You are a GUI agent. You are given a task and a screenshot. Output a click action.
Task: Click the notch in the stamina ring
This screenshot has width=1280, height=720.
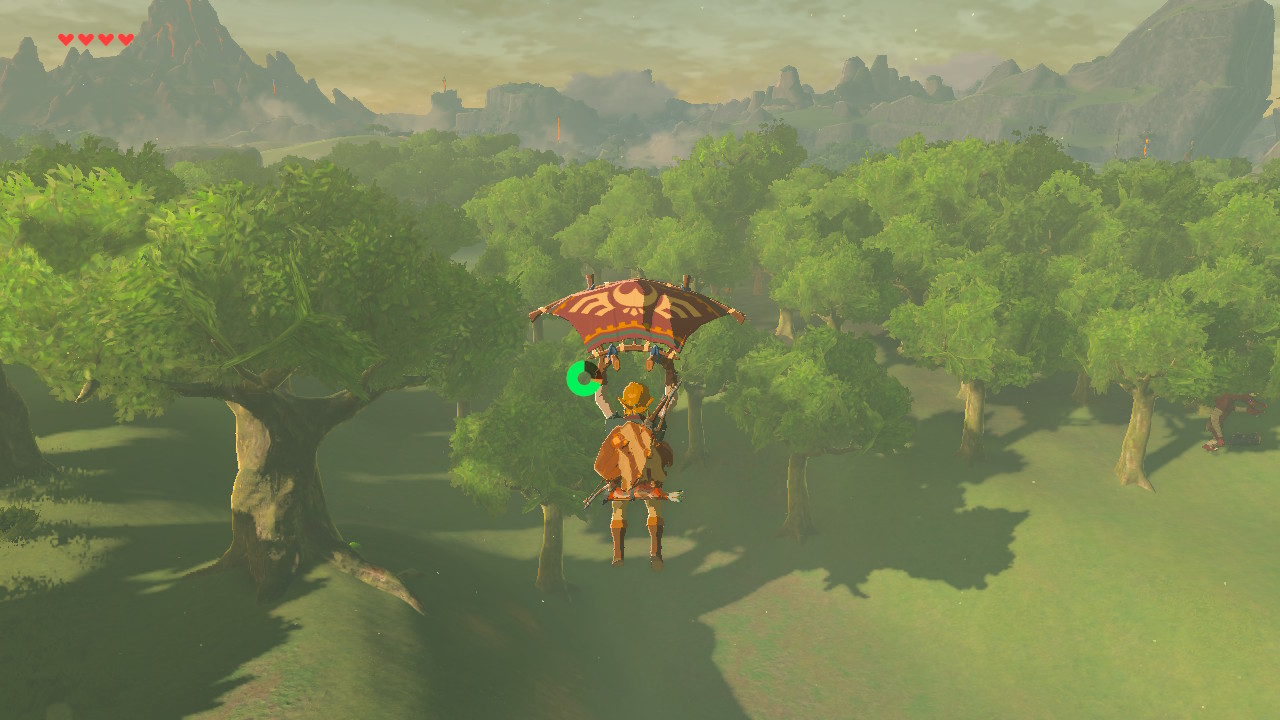click(x=593, y=367)
